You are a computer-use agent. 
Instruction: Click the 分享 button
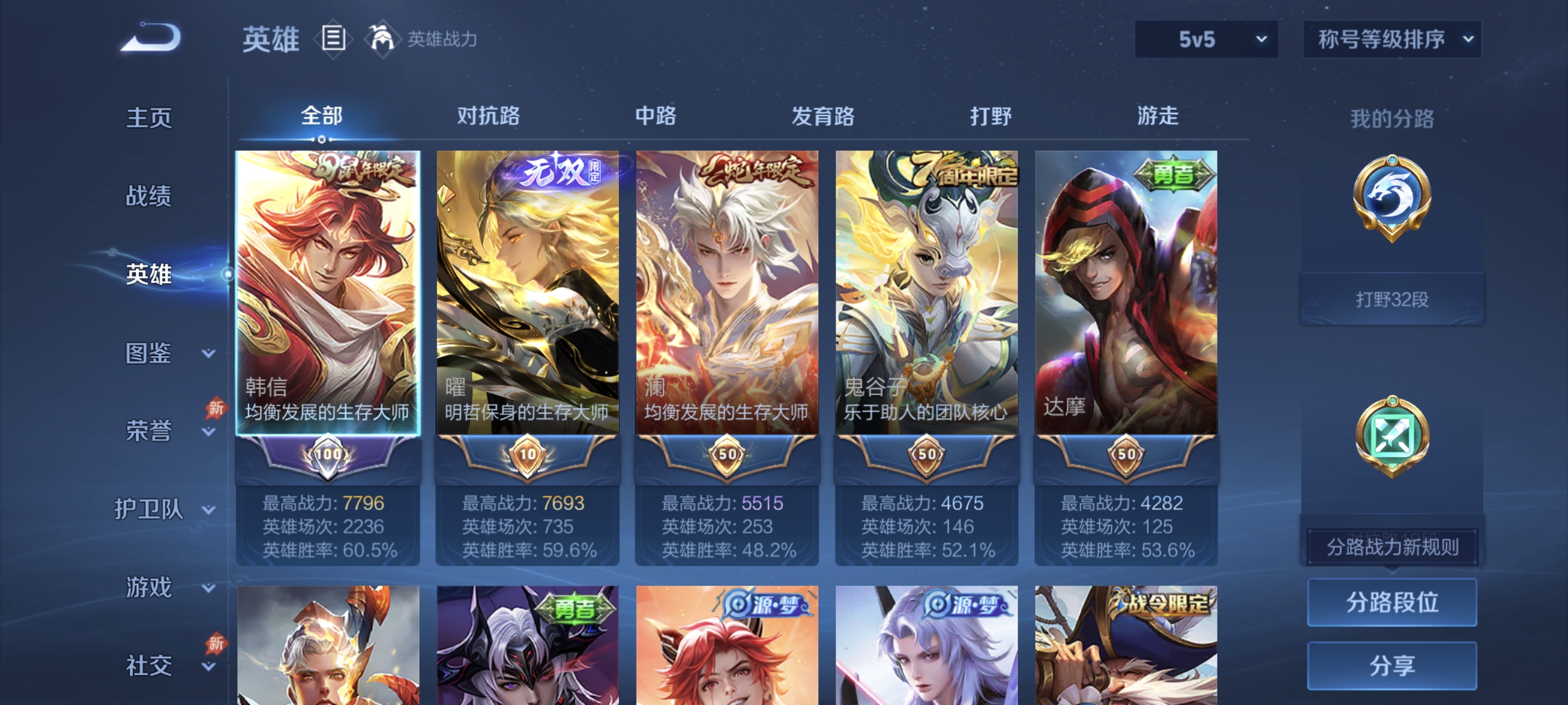pyautogui.click(x=1394, y=666)
